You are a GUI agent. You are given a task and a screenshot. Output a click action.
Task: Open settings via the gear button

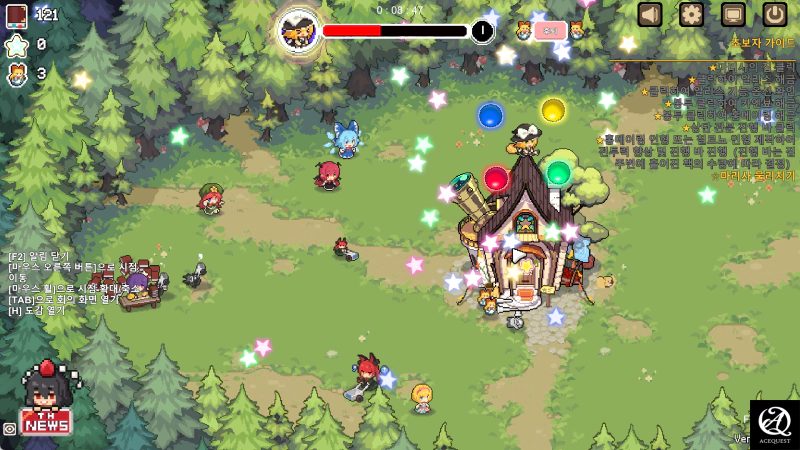[692, 14]
